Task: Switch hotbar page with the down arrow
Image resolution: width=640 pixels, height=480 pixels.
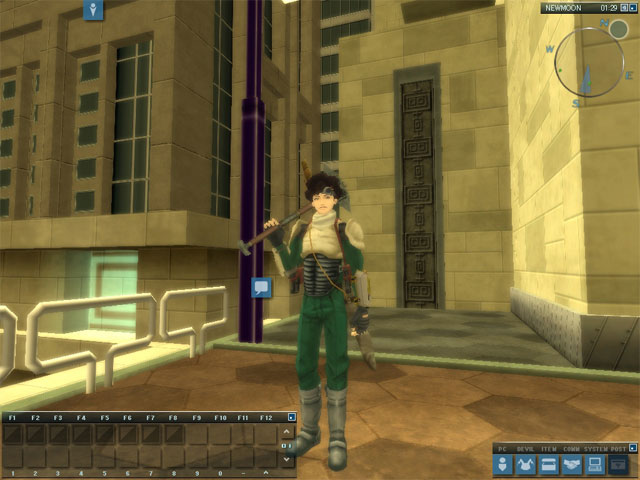Action: tap(290, 458)
